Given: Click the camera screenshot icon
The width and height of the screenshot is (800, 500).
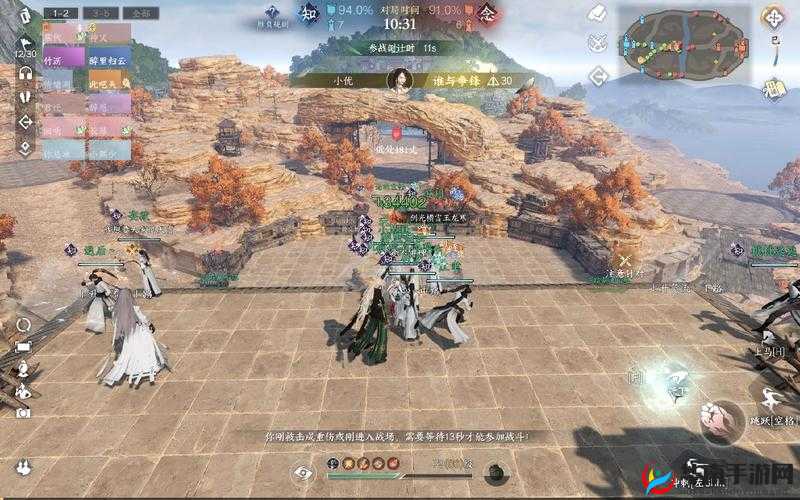Looking at the screenshot, I should 23,411.
